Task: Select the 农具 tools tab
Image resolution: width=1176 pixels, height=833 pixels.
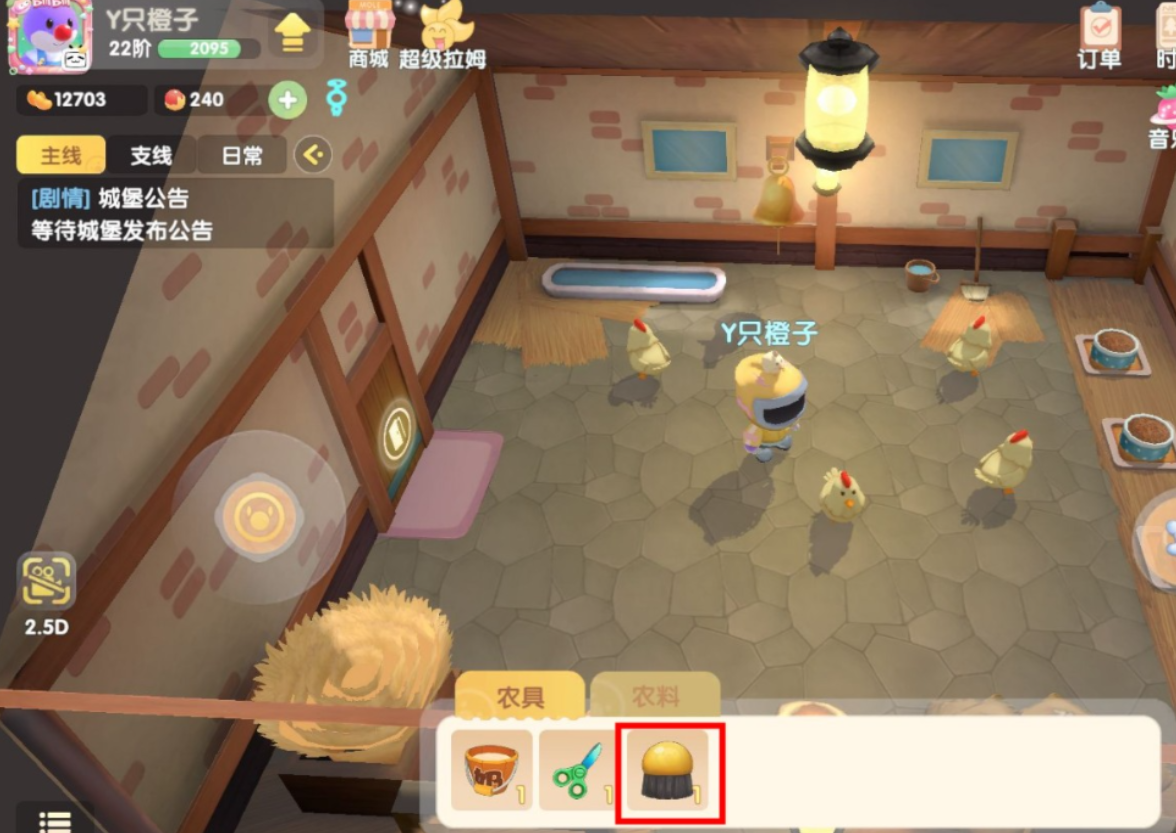Action: pos(520,696)
